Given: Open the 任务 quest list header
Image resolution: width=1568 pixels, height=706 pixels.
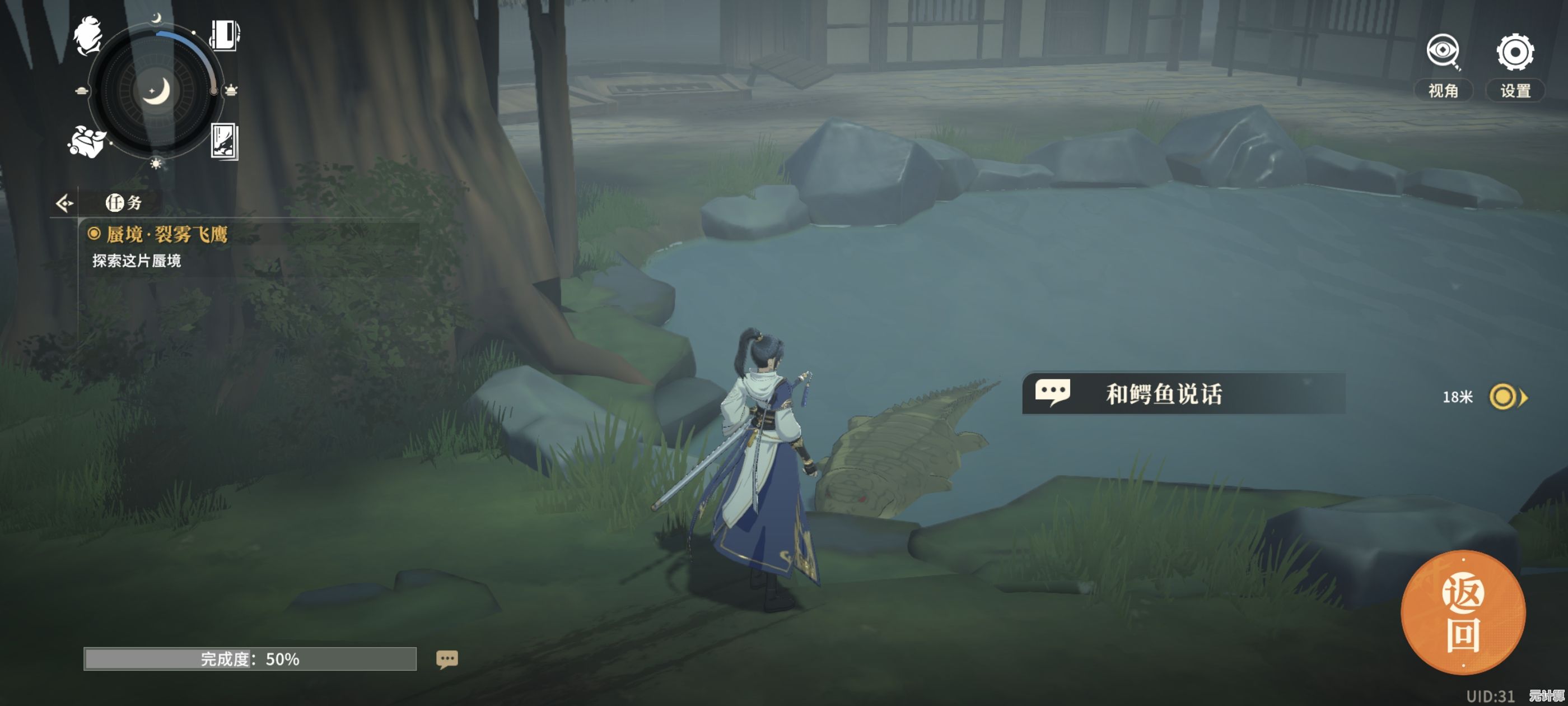Looking at the screenshot, I should pyautogui.click(x=124, y=203).
